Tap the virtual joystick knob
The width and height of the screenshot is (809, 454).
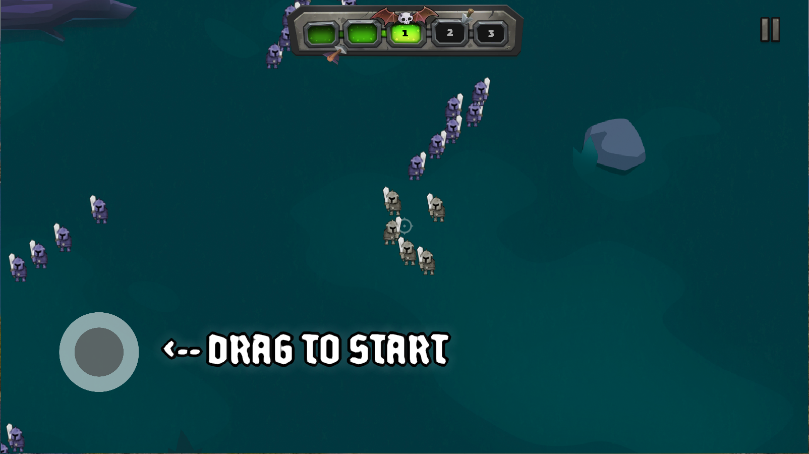tap(99, 351)
